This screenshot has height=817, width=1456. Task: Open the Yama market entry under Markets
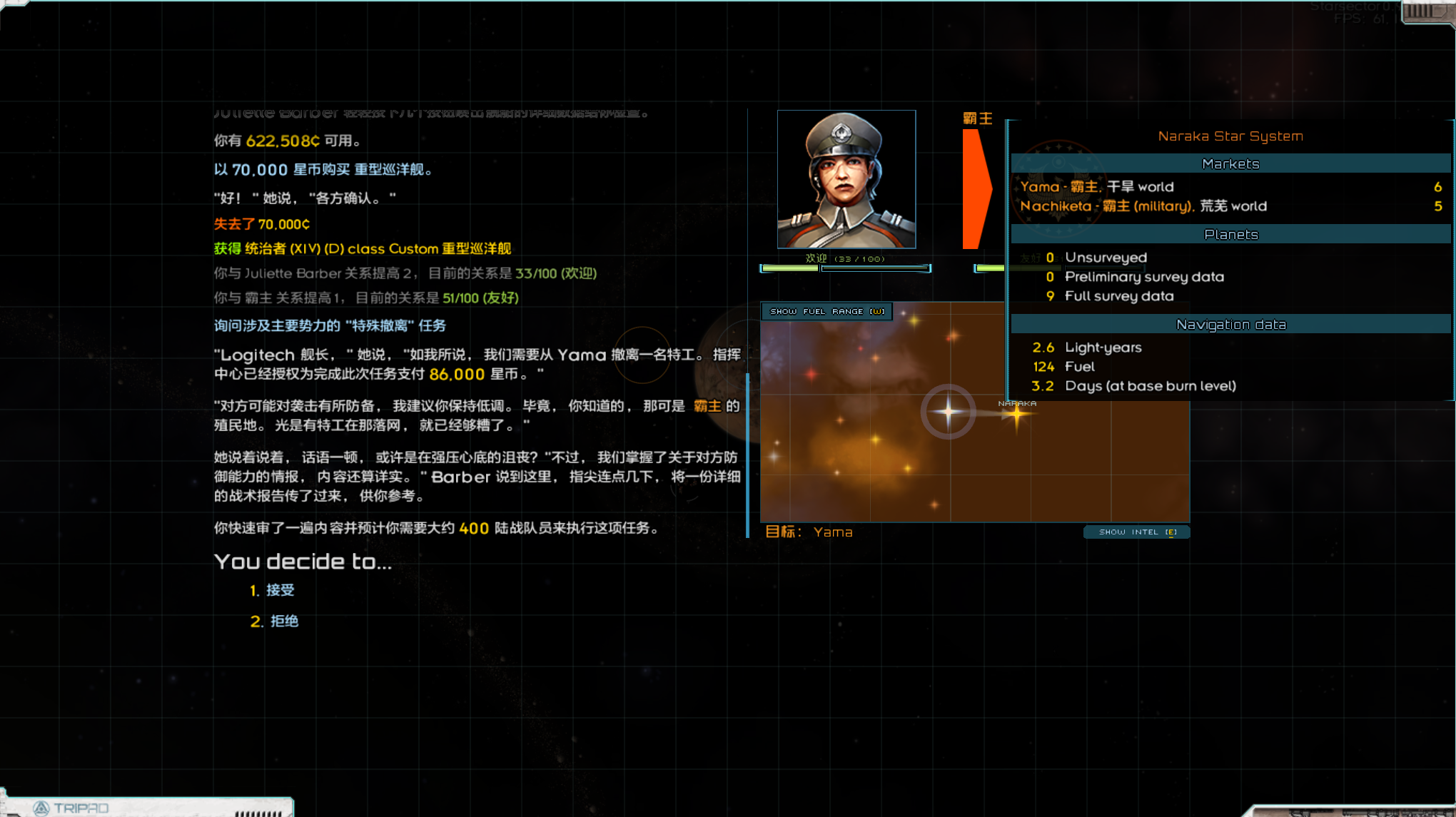(1099, 186)
